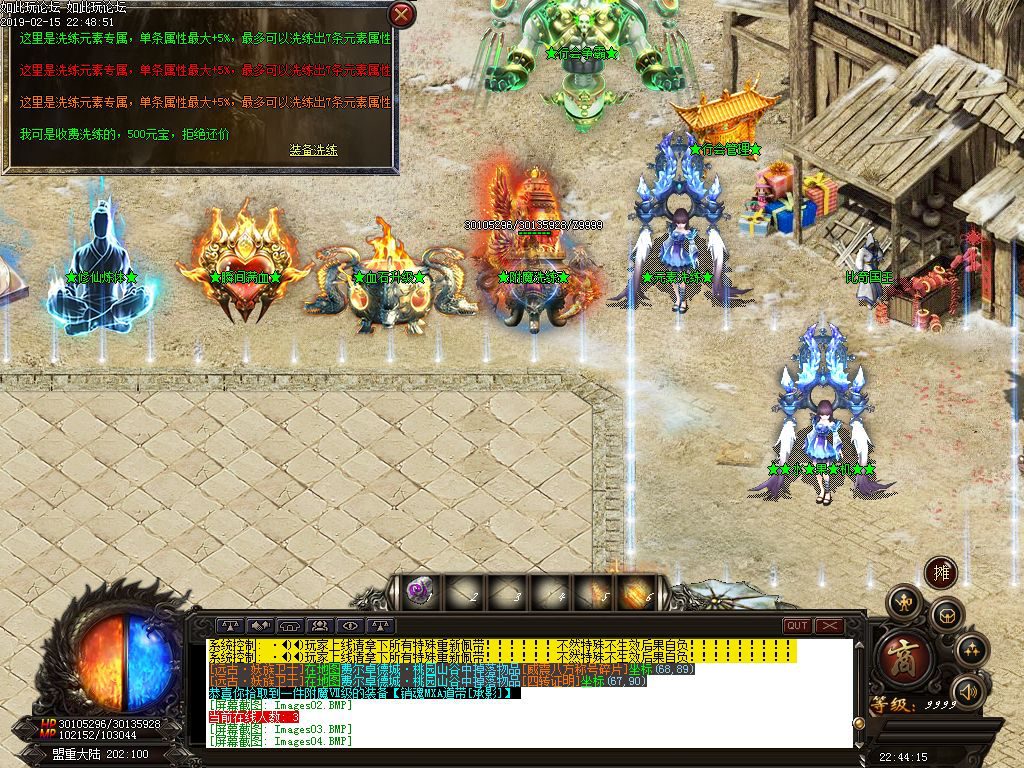Choose the 装备洗练 dialogue link
The image size is (1024, 768).
tap(313, 150)
